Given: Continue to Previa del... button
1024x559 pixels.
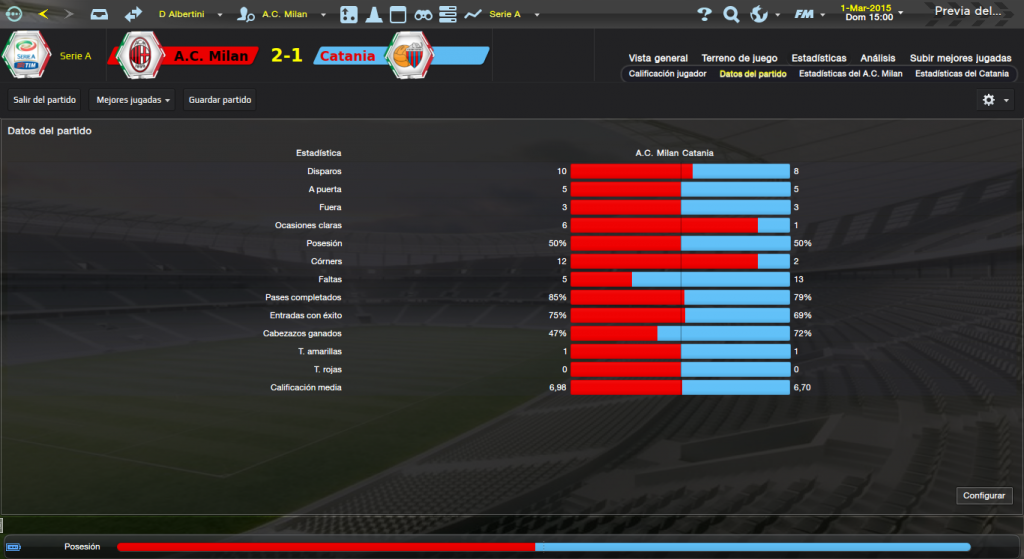Looking at the screenshot, I should (x=967, y=12).
